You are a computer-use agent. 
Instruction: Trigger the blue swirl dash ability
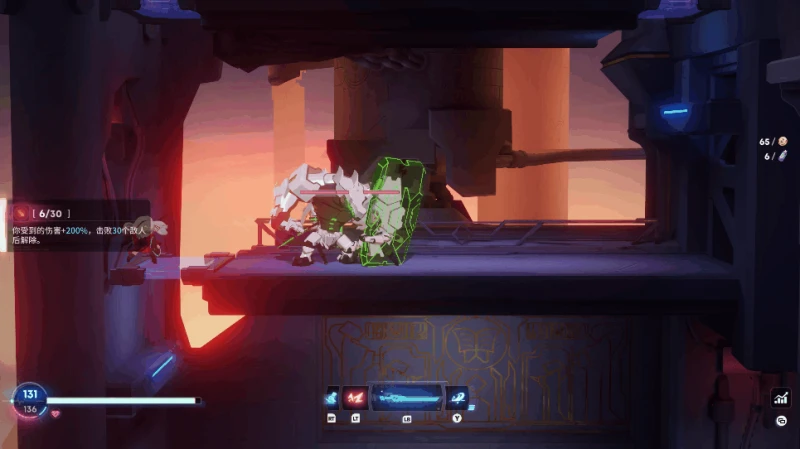(x=457, y=397)
